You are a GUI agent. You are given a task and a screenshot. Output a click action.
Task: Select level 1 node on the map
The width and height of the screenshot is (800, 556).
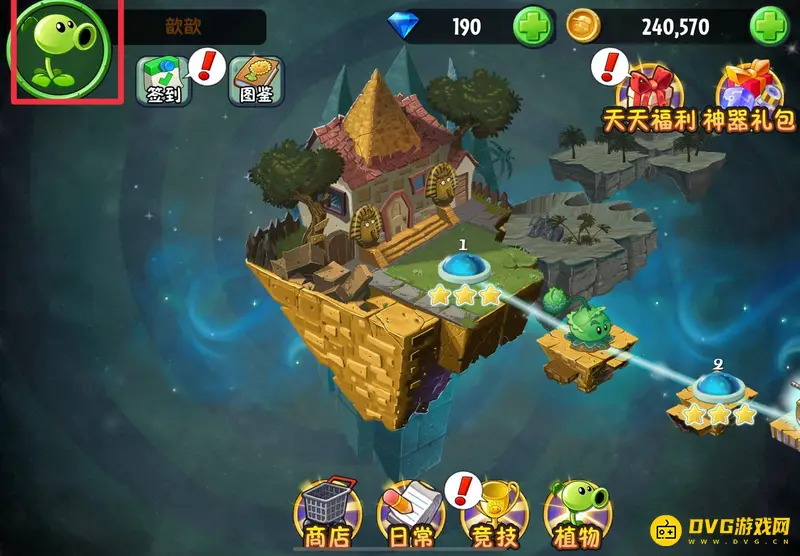464,268
